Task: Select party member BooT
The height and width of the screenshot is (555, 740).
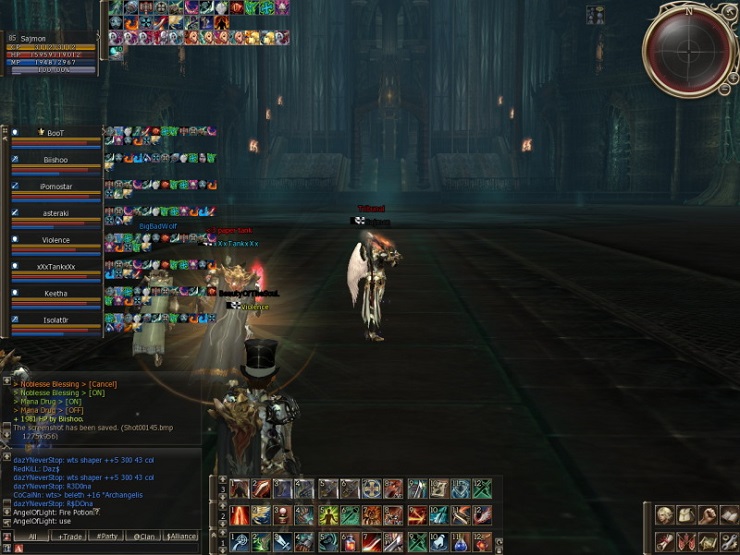Action: pos(55,133)
